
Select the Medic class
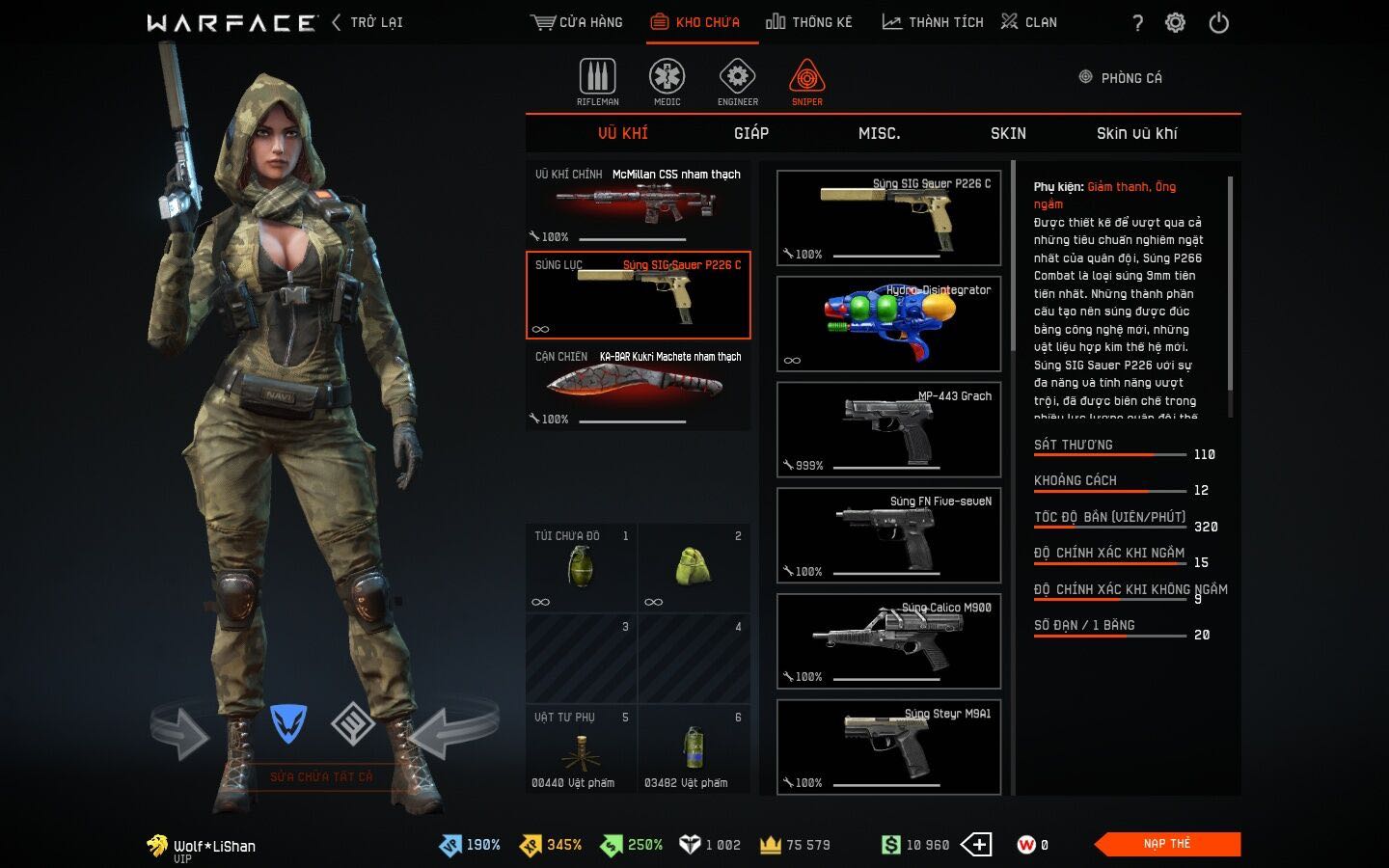pos(667,81)
